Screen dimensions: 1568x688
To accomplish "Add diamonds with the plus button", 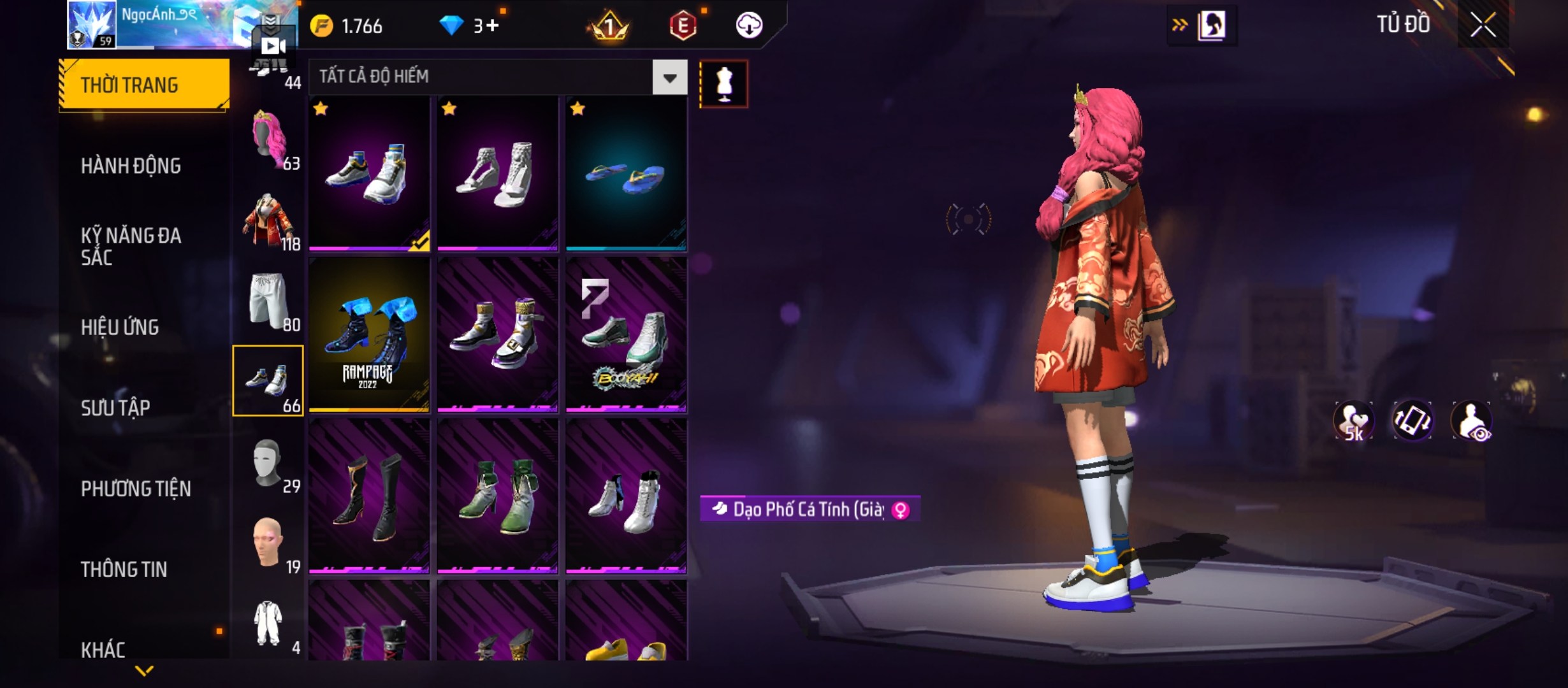I will [x=493, y=25].
